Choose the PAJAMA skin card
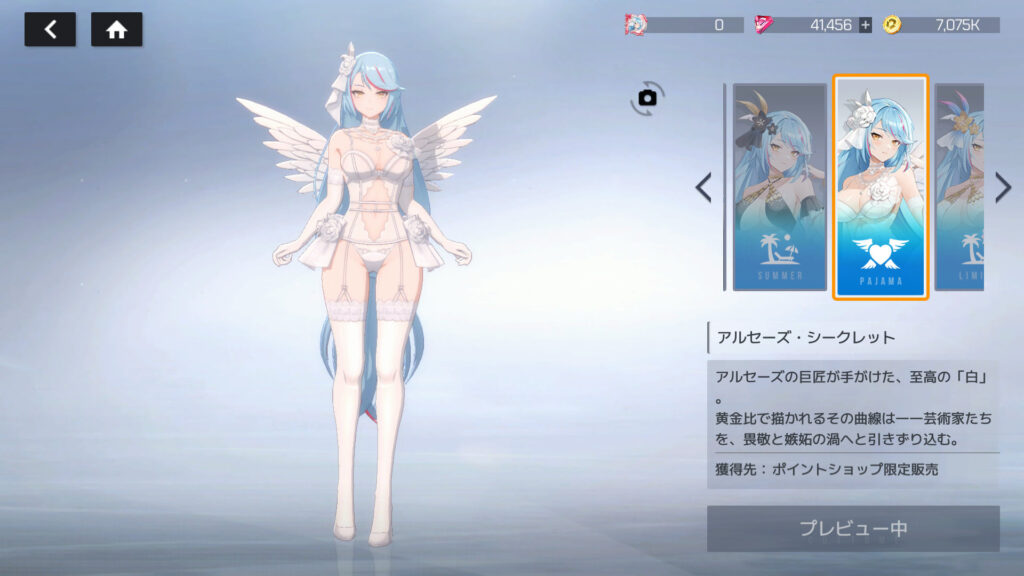Image resolution: width=1024 pixels, height=576 pixels. click(881, 187)
